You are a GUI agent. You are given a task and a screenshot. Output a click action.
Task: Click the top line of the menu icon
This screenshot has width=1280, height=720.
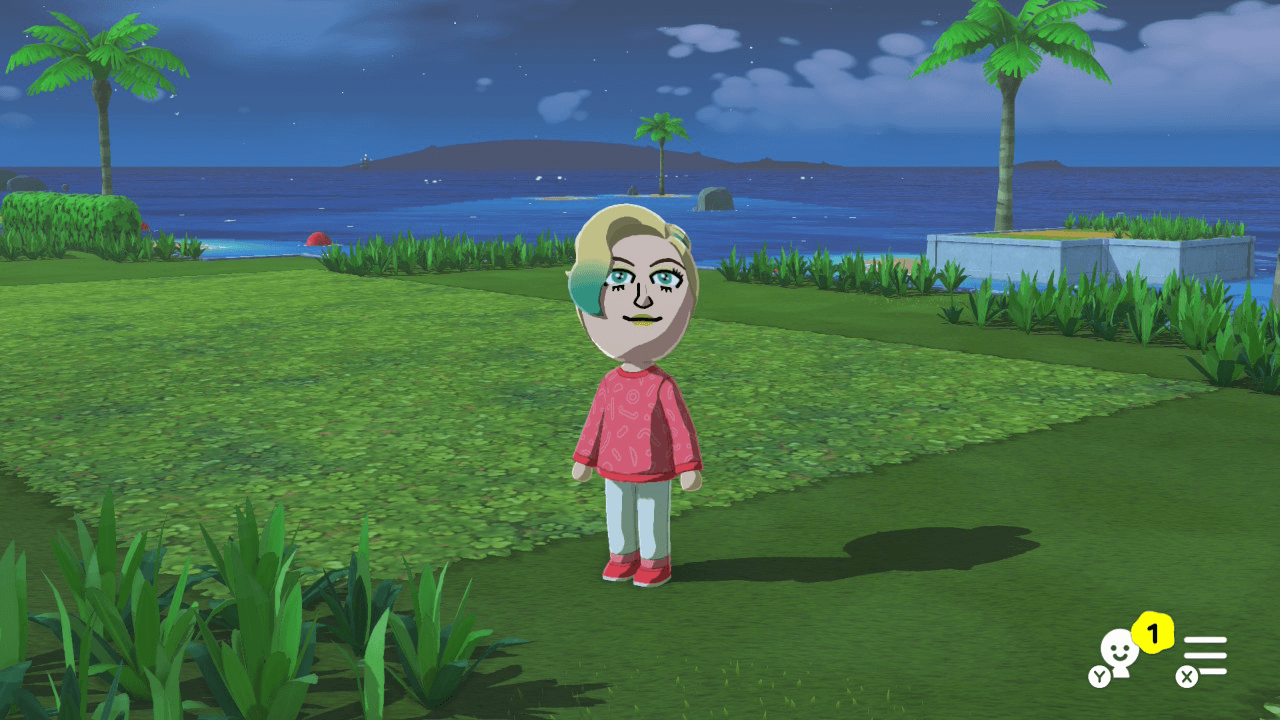click(1205, 642)
